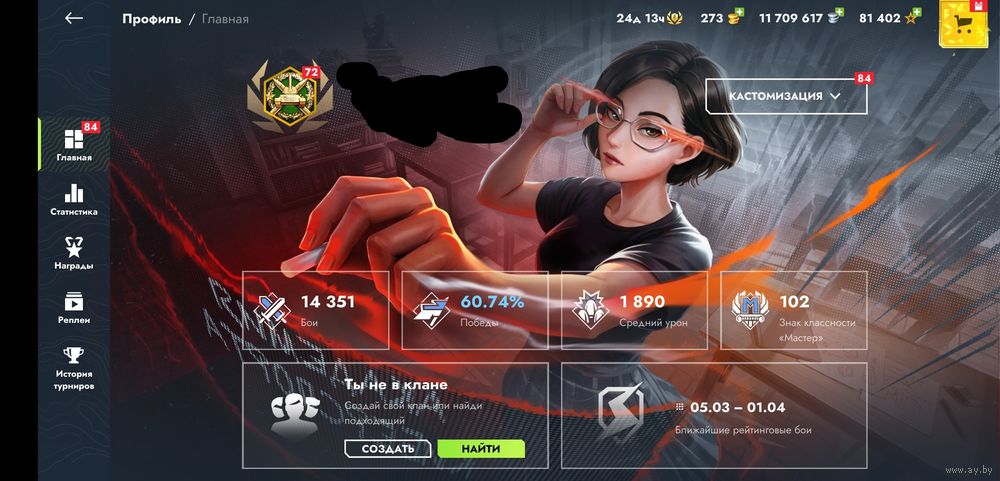The height and width of the screenshot is (481, 1000).
Task: Switch to the Статистика tab
Action: [74, 199]
